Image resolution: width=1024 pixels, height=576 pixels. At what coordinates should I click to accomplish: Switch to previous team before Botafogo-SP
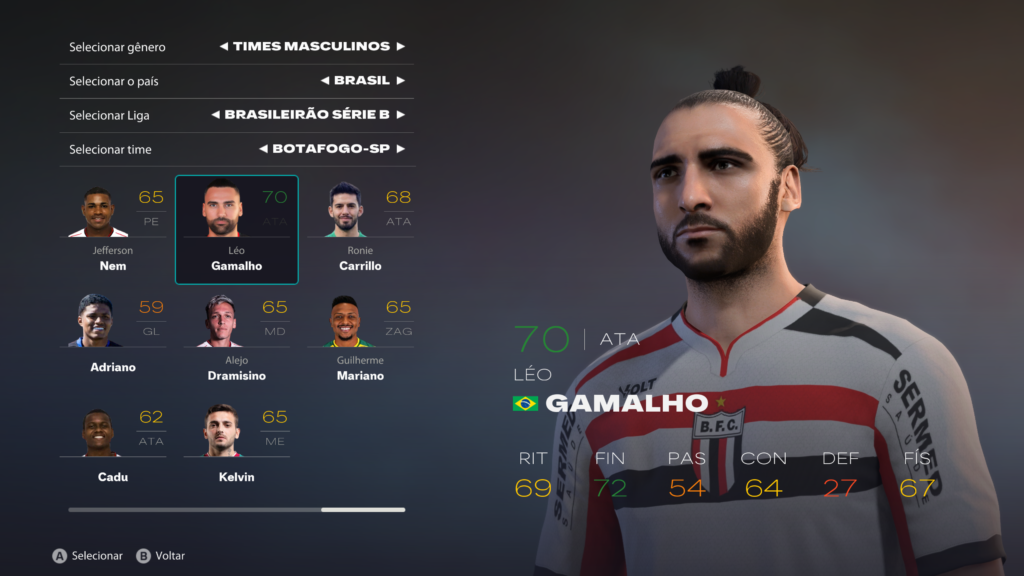(x=263, y=149)
